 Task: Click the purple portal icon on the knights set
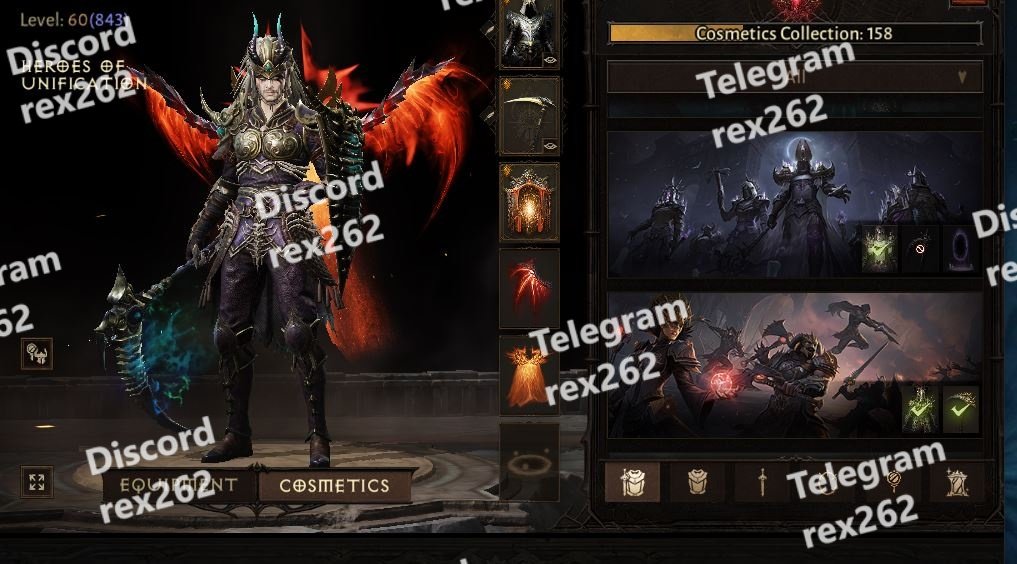960,249
